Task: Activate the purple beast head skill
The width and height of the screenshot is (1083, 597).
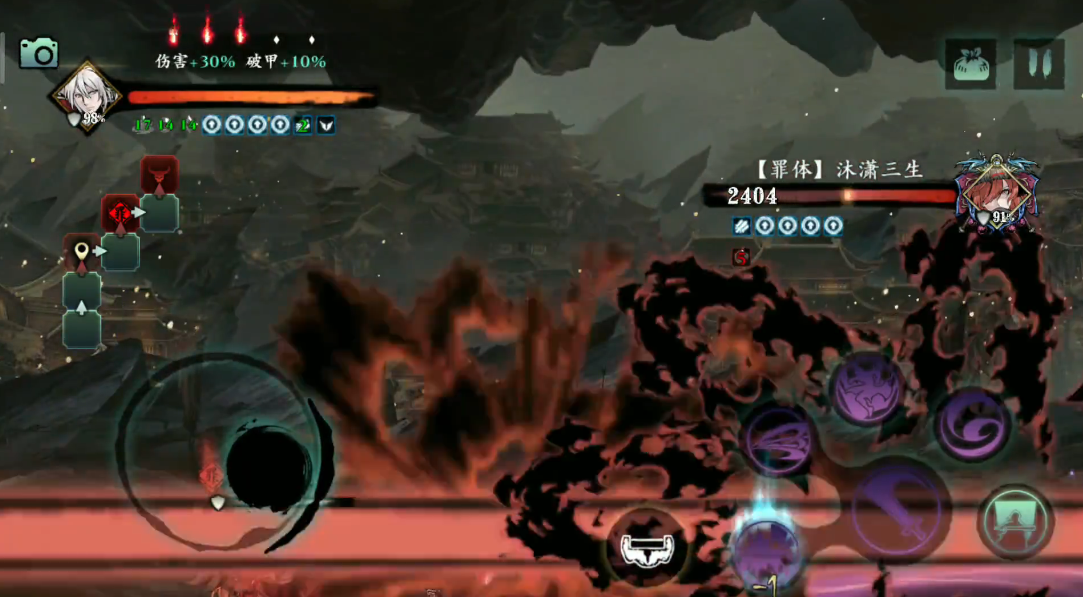Action: click(x=866, y=388)
